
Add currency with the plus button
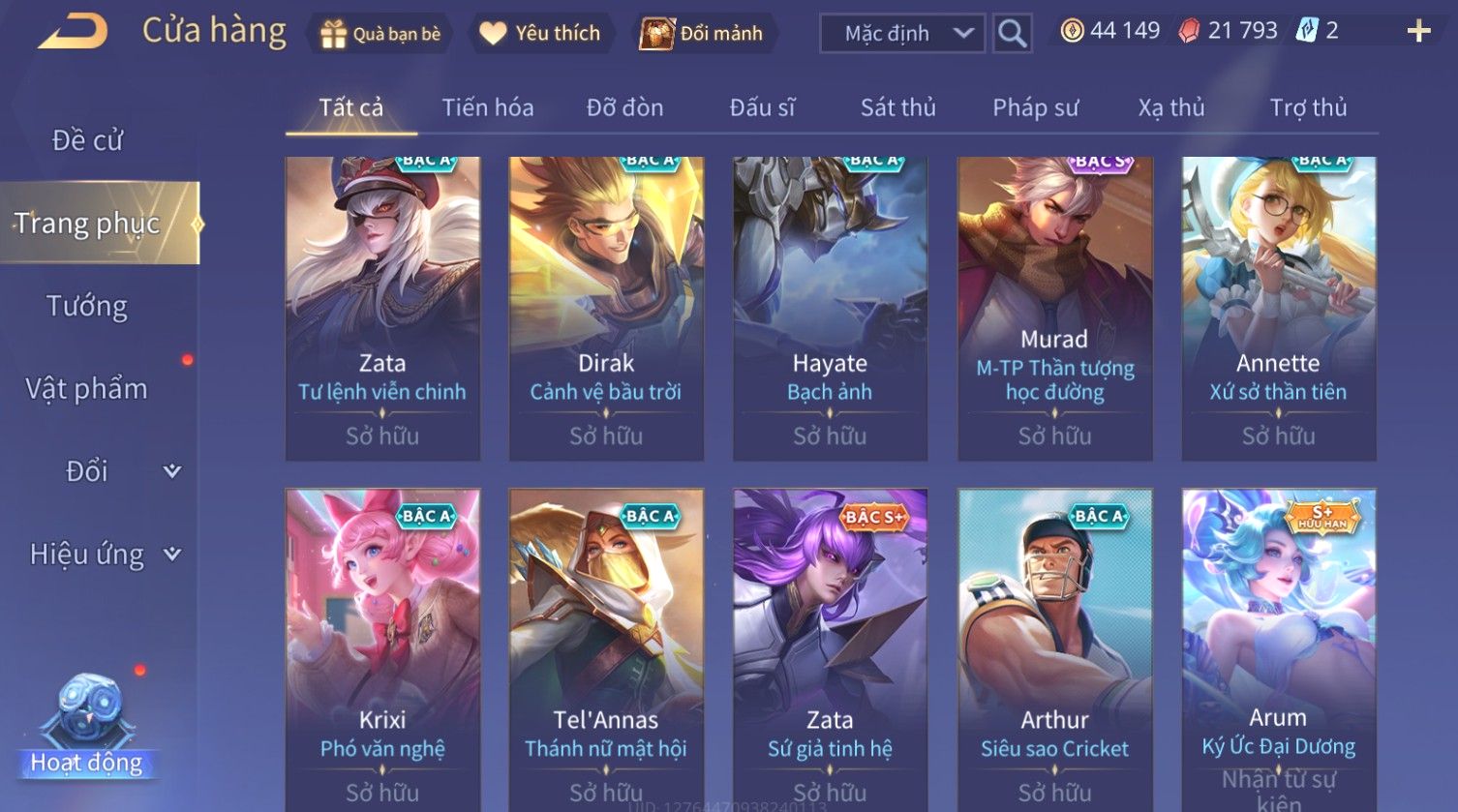point(1418,32)
